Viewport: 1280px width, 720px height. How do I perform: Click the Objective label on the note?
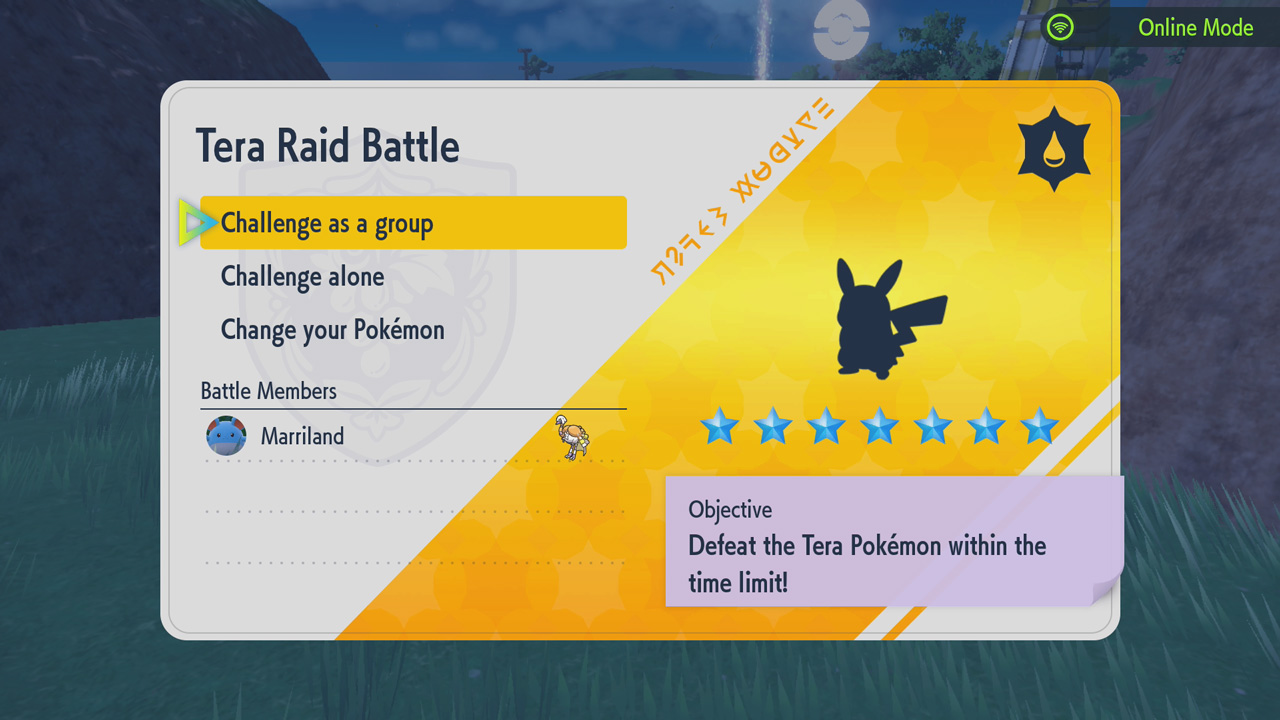click(x=730, y=510)
